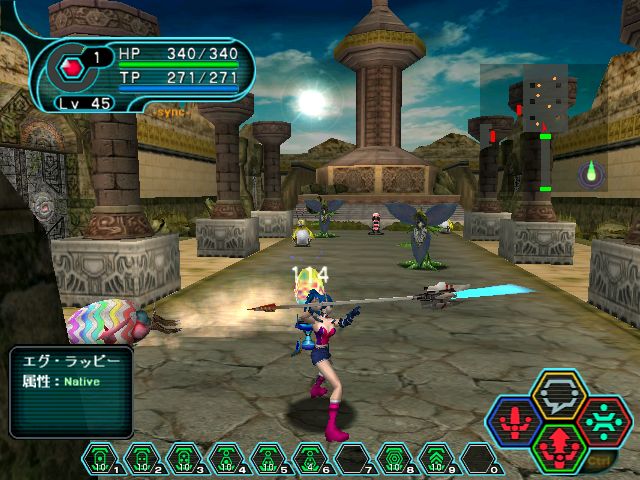The width and height of the screenshot is (640, 480).
Task: Activate the hotbar slot numbered 2
Action: [x=143, y=459]
